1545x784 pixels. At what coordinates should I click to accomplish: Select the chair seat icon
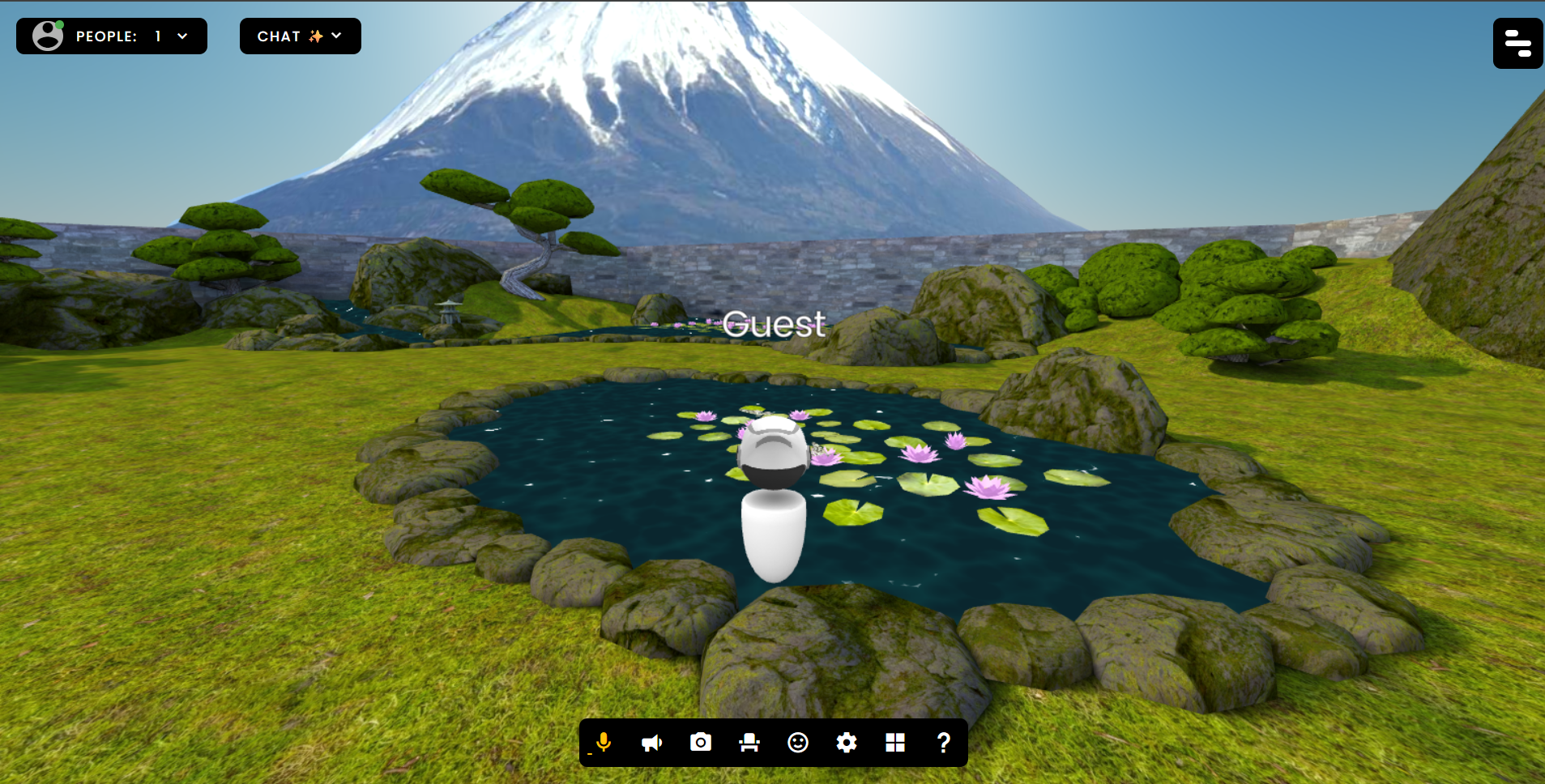pyautogui.click(x=749, y=743)
